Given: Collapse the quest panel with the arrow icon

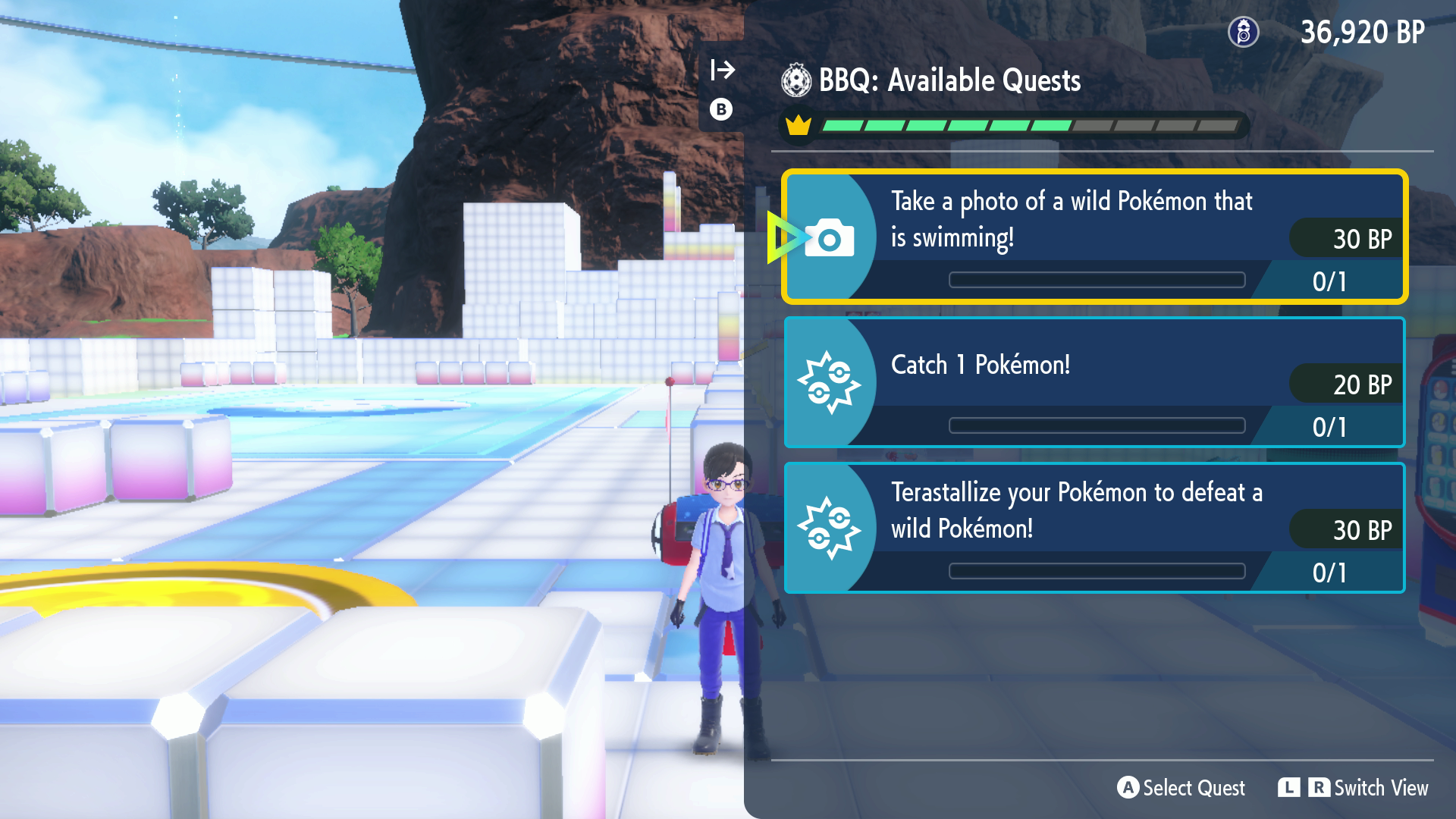Looking at the screenshot, I should point(722,71).
